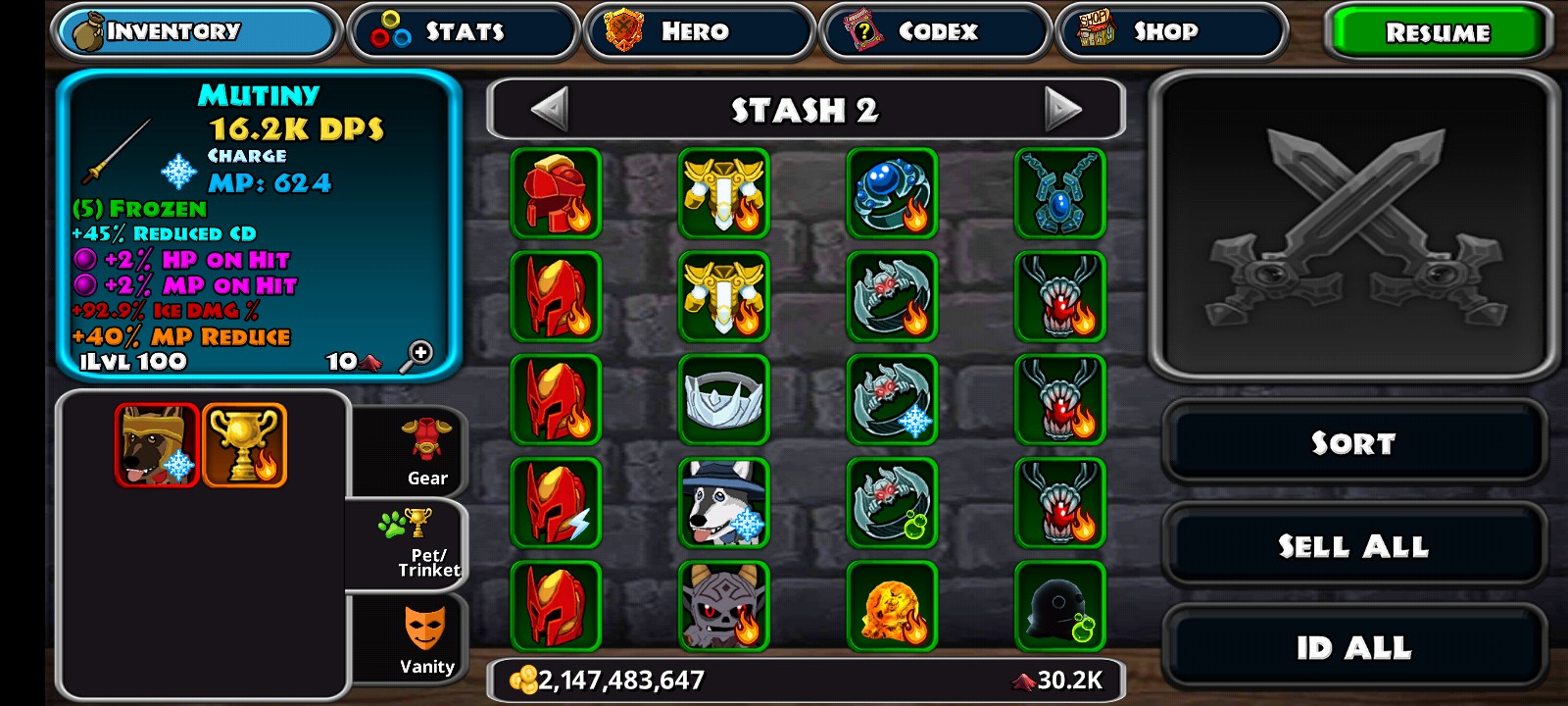The width and height of the screenshot is (1568, 706).
Task: Select the silver crown item in stash
Action: (723, 400)
